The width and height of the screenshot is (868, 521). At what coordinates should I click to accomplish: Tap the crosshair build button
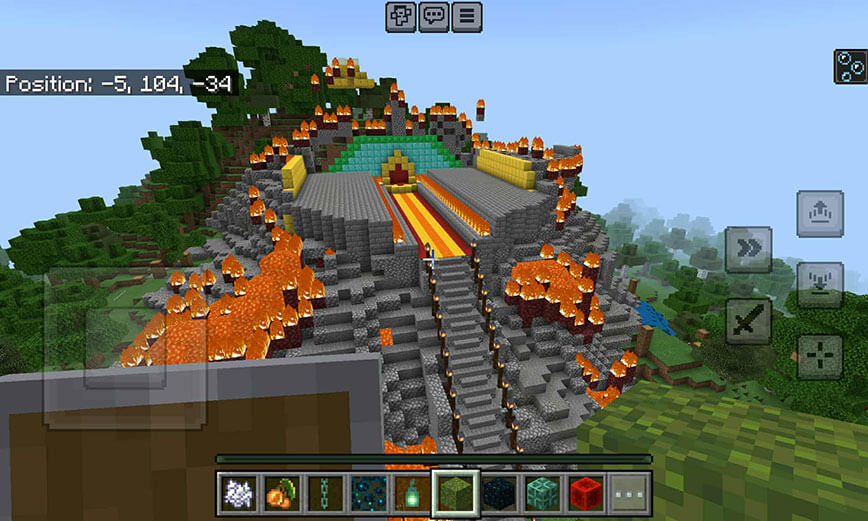click(819, 356)
